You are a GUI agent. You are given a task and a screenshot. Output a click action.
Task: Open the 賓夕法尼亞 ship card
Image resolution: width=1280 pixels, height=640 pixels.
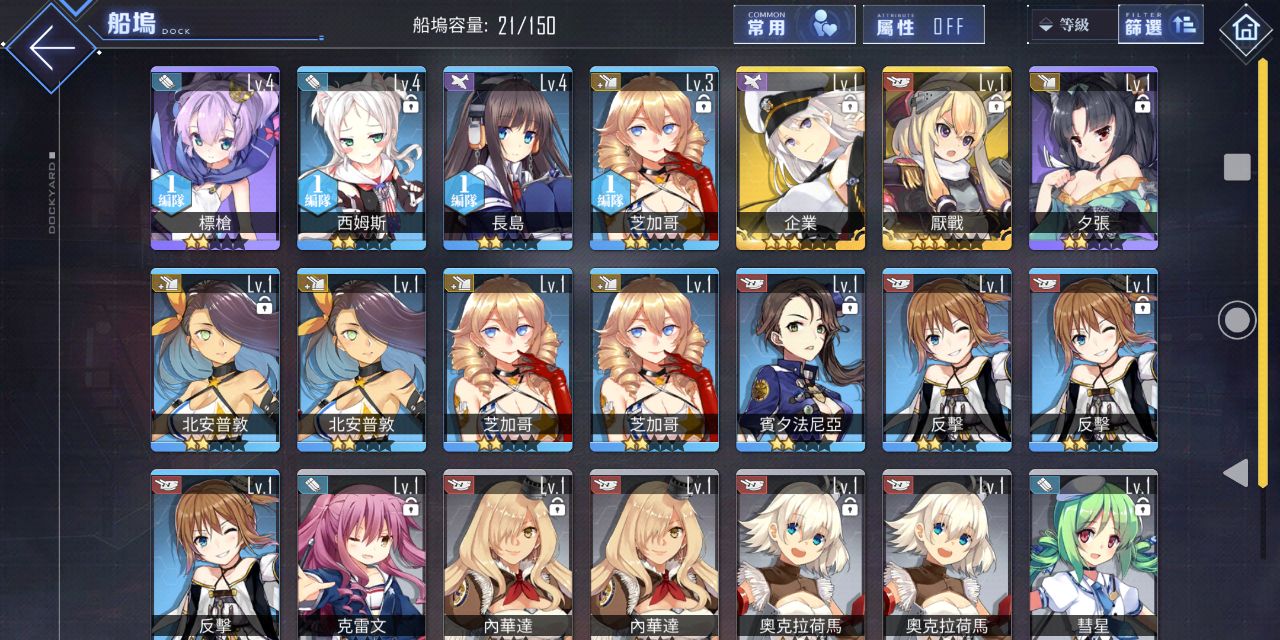[x=800, y=360]
